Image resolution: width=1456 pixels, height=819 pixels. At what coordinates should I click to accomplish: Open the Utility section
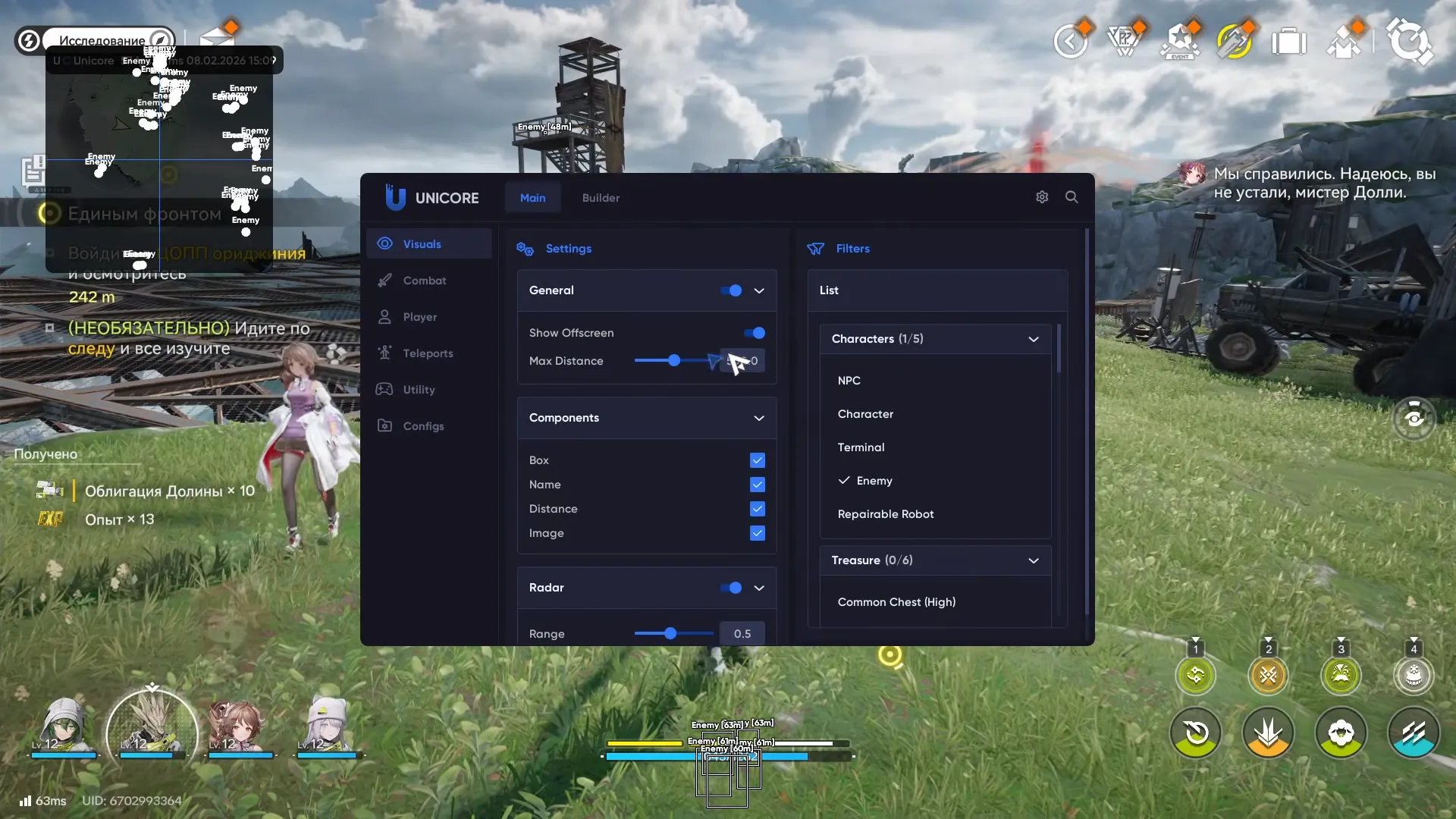click(x=421, y=389)
